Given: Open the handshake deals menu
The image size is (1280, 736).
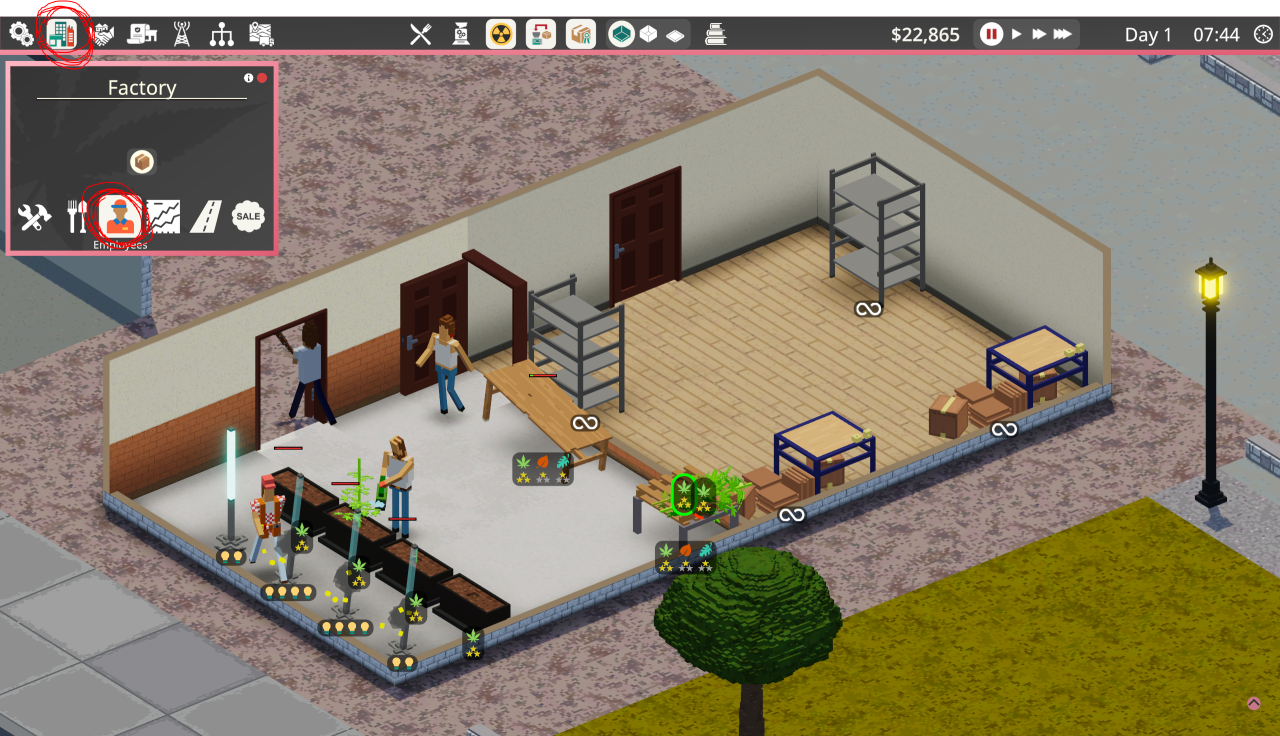Looking at the screenshot, I should 102,35.
